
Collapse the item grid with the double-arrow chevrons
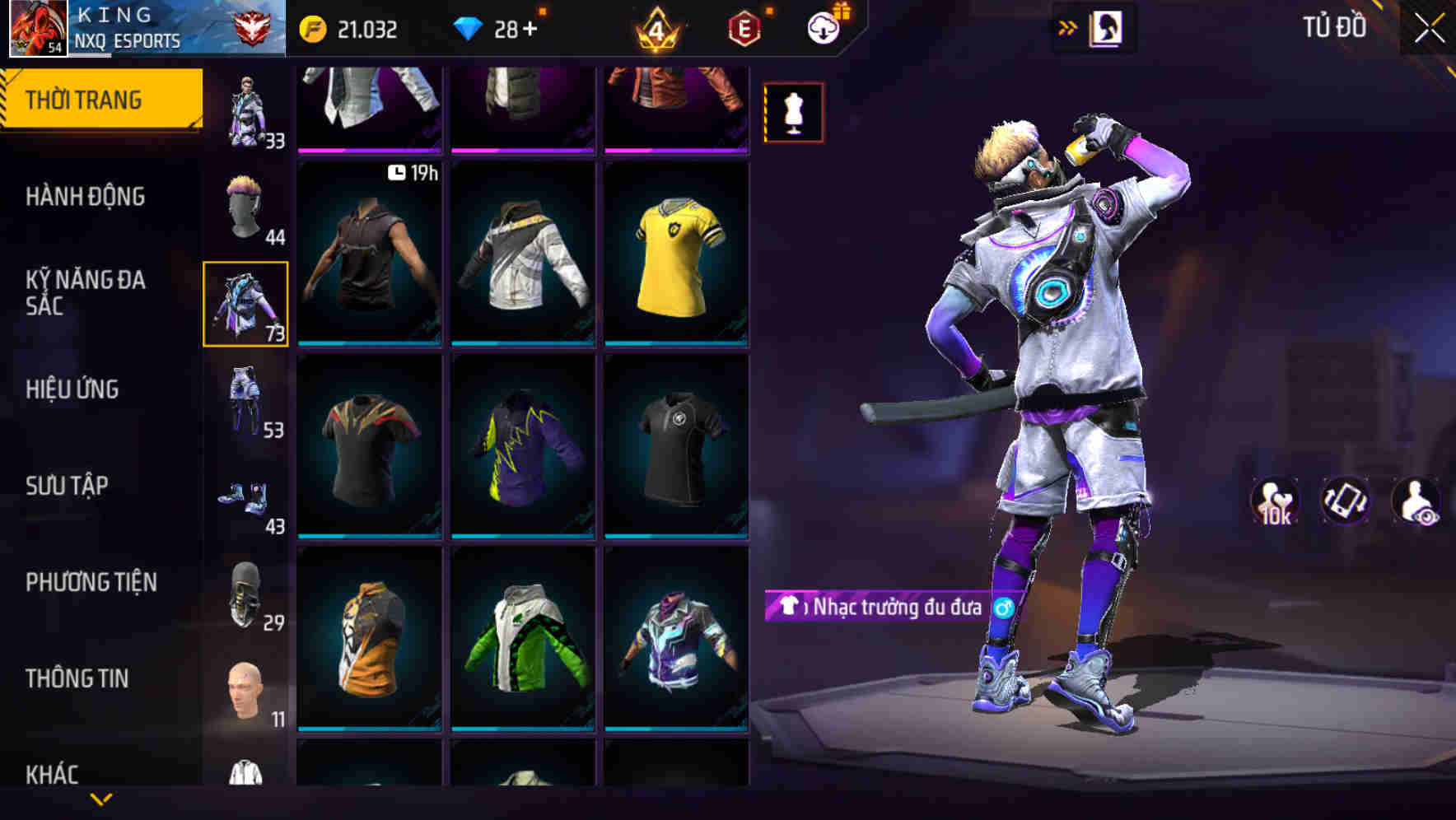(x=1069, y=27)
